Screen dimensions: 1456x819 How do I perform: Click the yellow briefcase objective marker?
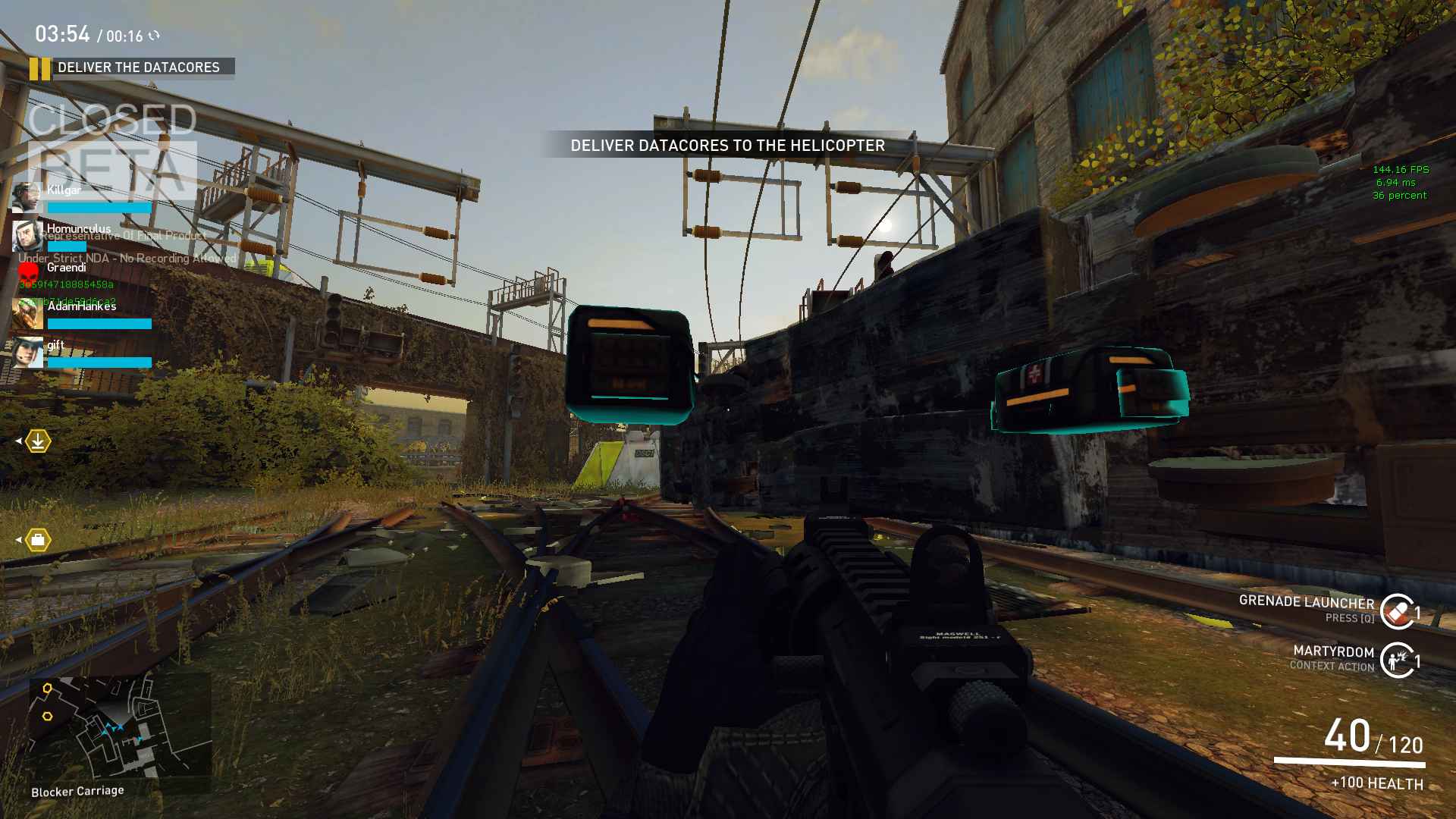(37, 540)
